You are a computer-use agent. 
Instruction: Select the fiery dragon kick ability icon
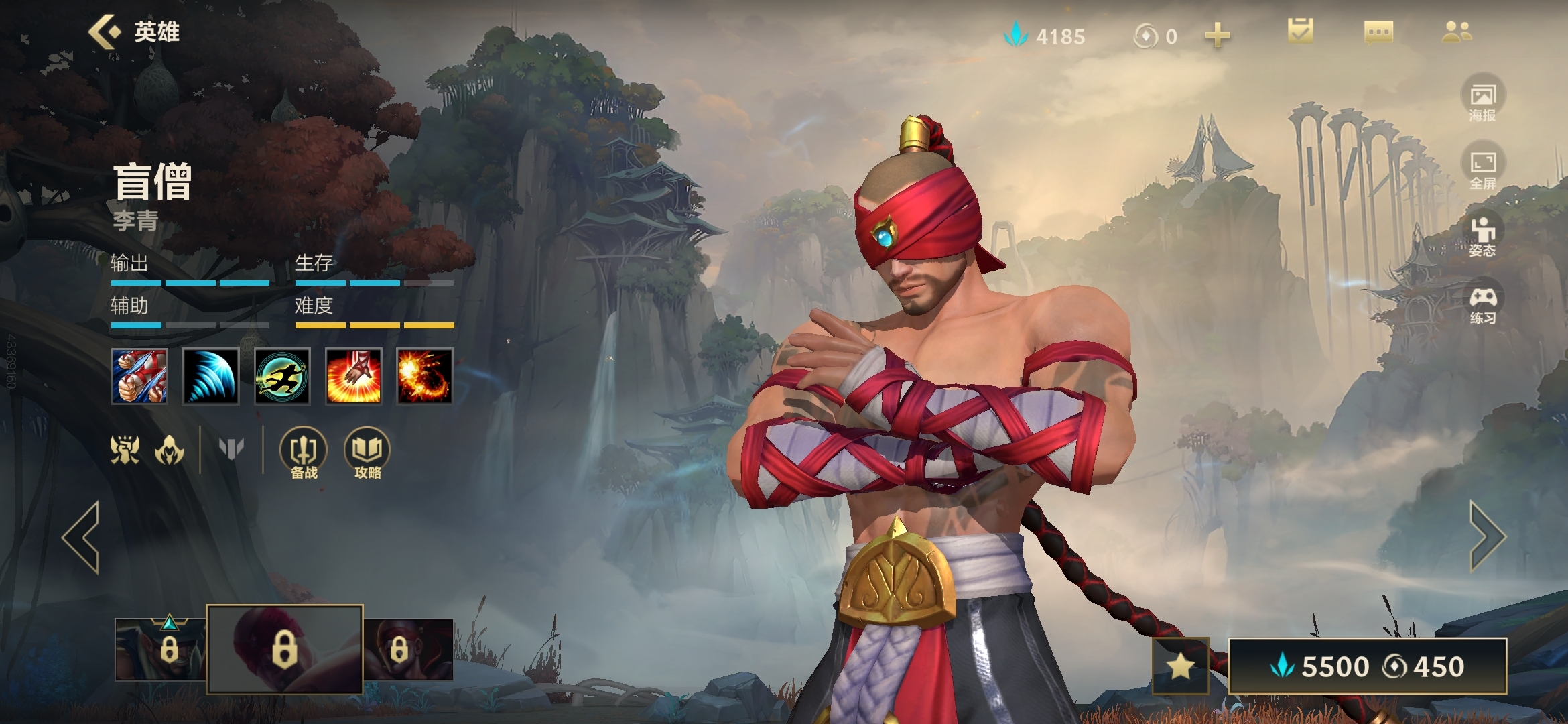point(424,376)
